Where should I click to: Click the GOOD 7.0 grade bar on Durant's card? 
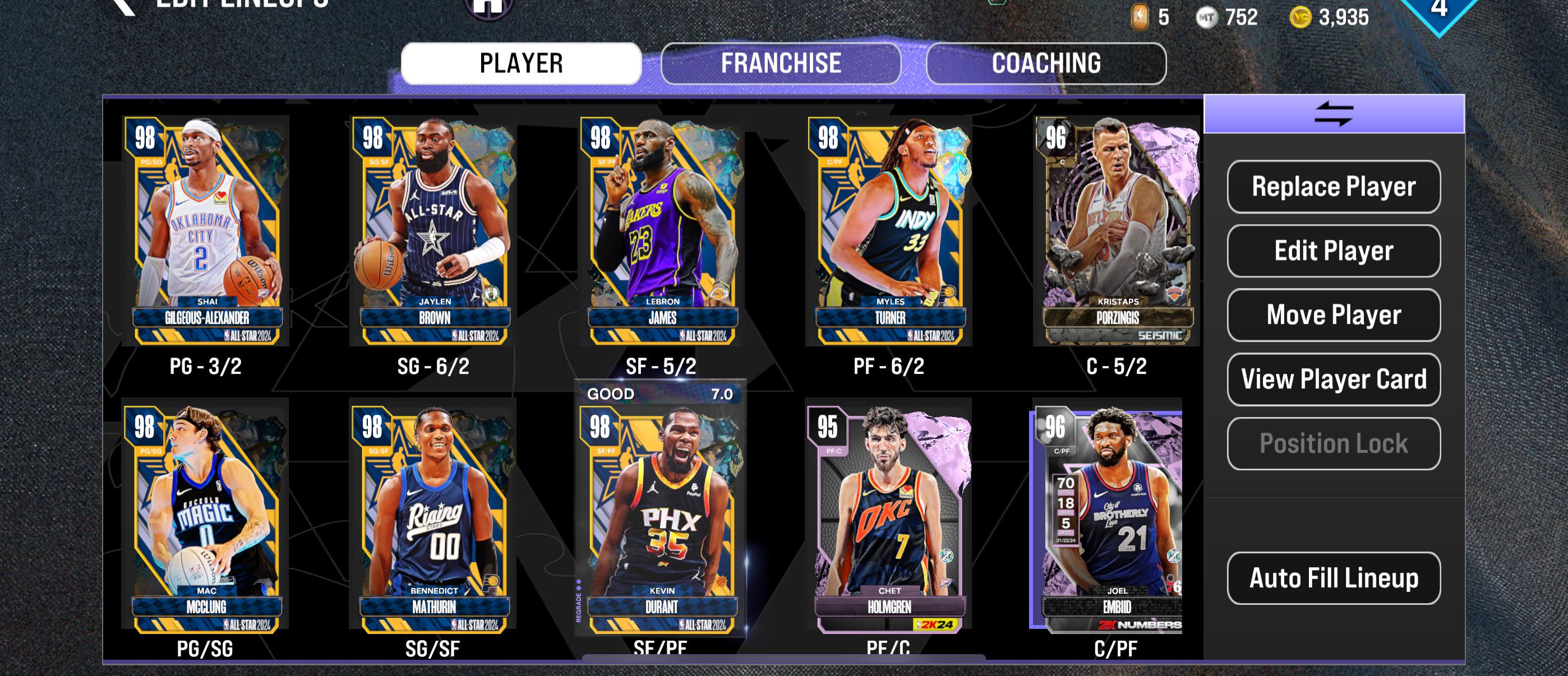click(662, 393)
